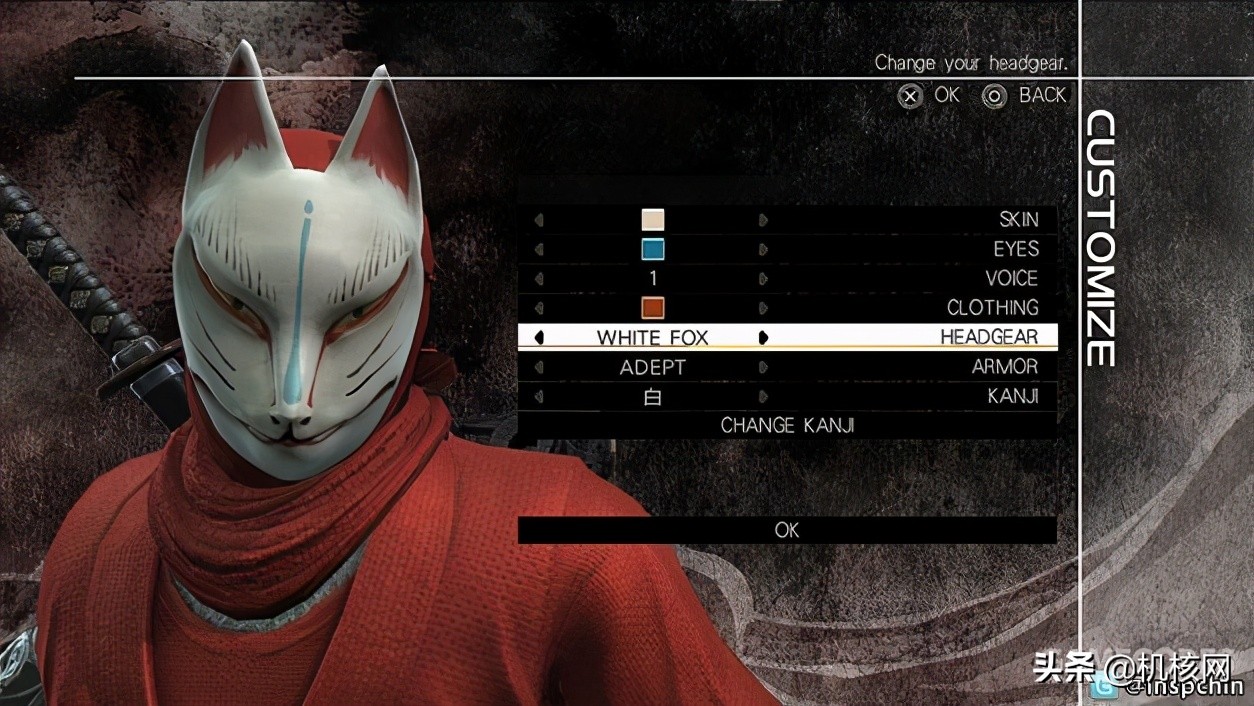Pick the orange clothing color swatch
The height and width of the screenshot is (706, 1254).
pyautogui.click(x=653, y=308)
